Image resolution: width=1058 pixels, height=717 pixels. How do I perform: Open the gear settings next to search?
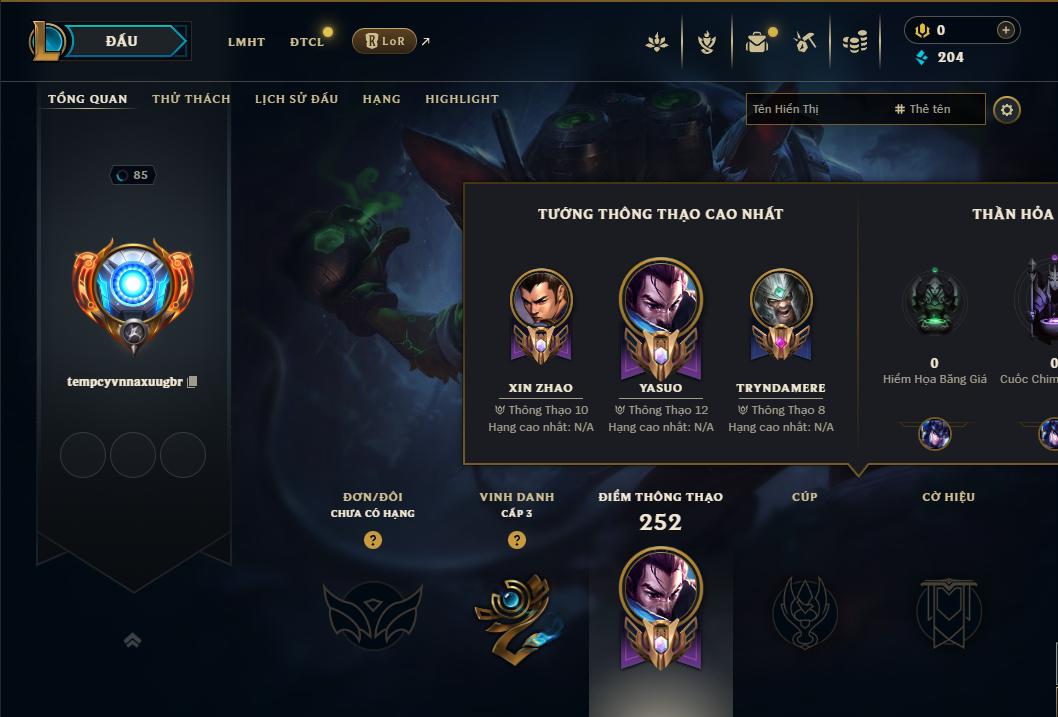point(1007,110)
